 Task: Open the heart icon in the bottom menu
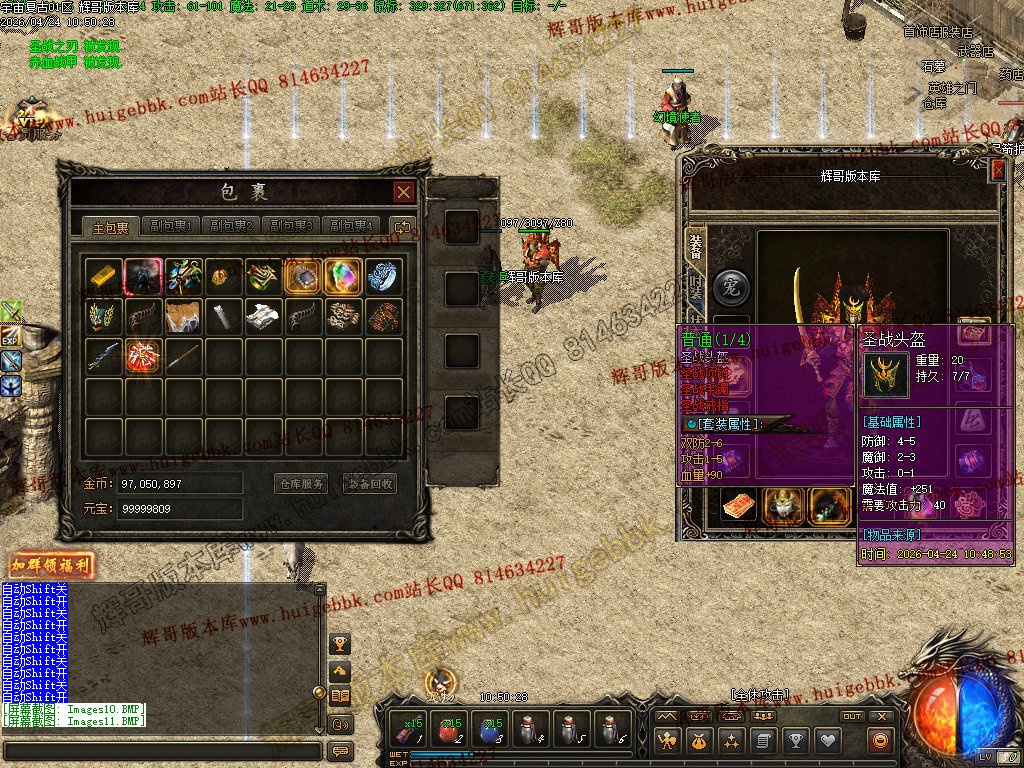(827, 741)
